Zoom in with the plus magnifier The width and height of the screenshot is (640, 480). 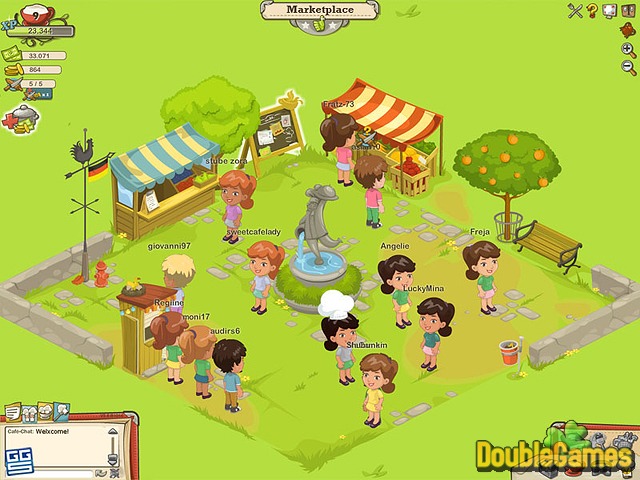[x=628, y=48]
